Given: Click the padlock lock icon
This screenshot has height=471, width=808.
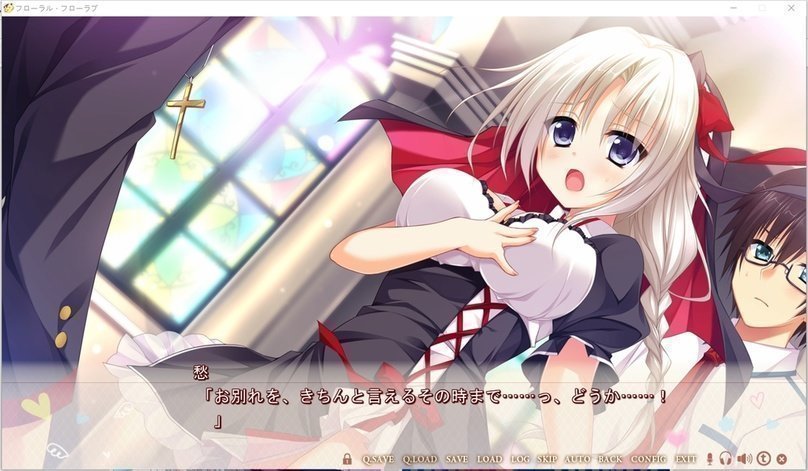Looking at the screenshot, I should [x=347, y=459].
